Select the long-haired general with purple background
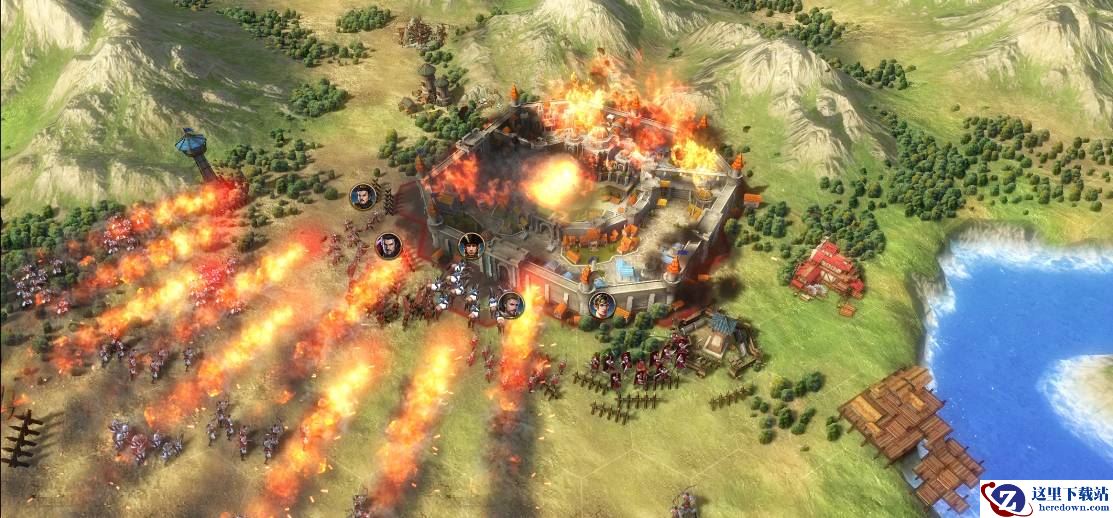 [x=388, y=245]
